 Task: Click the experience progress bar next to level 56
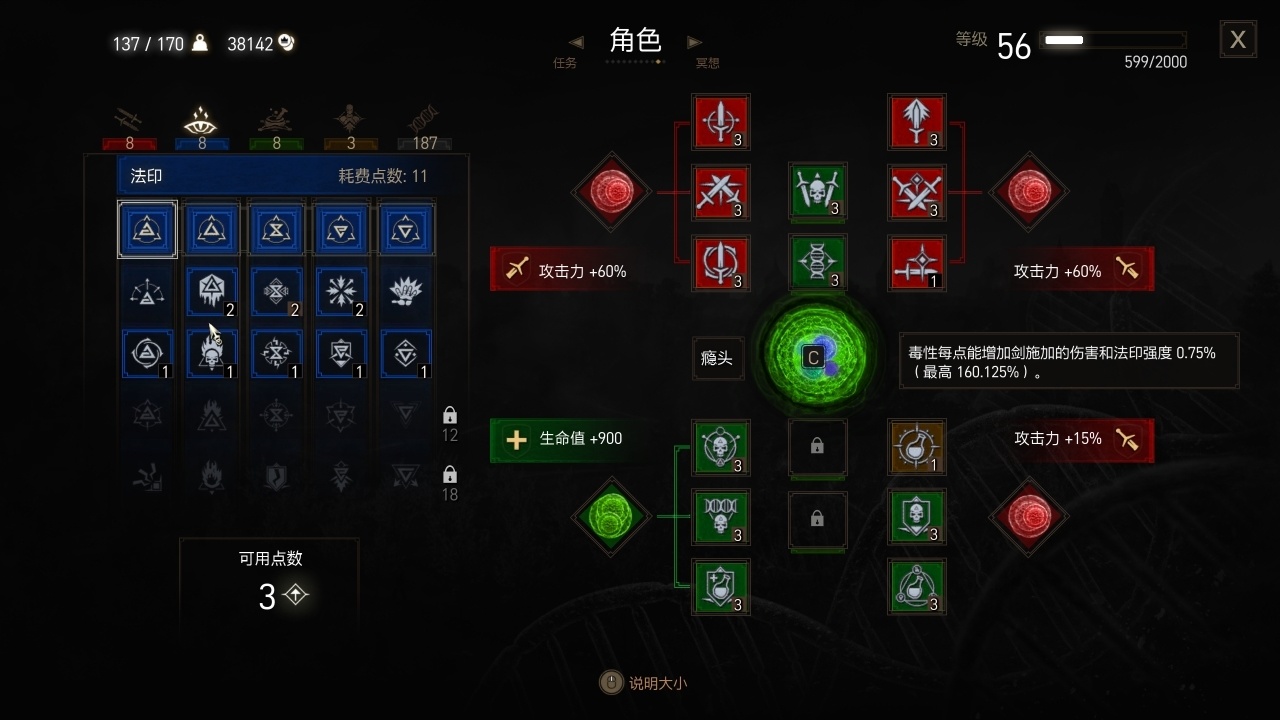1113,41
